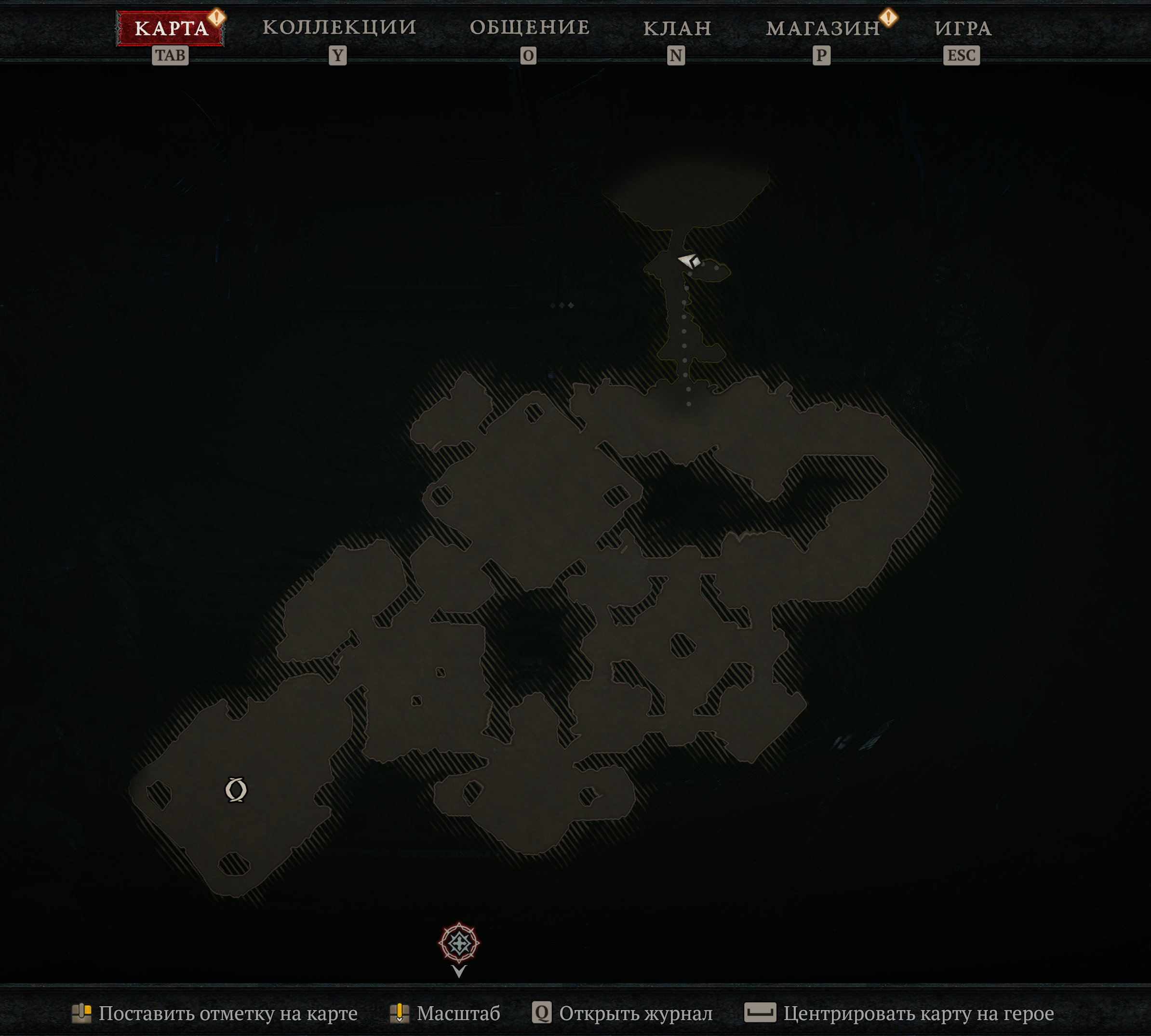Click Открыть журнал to open journal

tap(622, 1013)
